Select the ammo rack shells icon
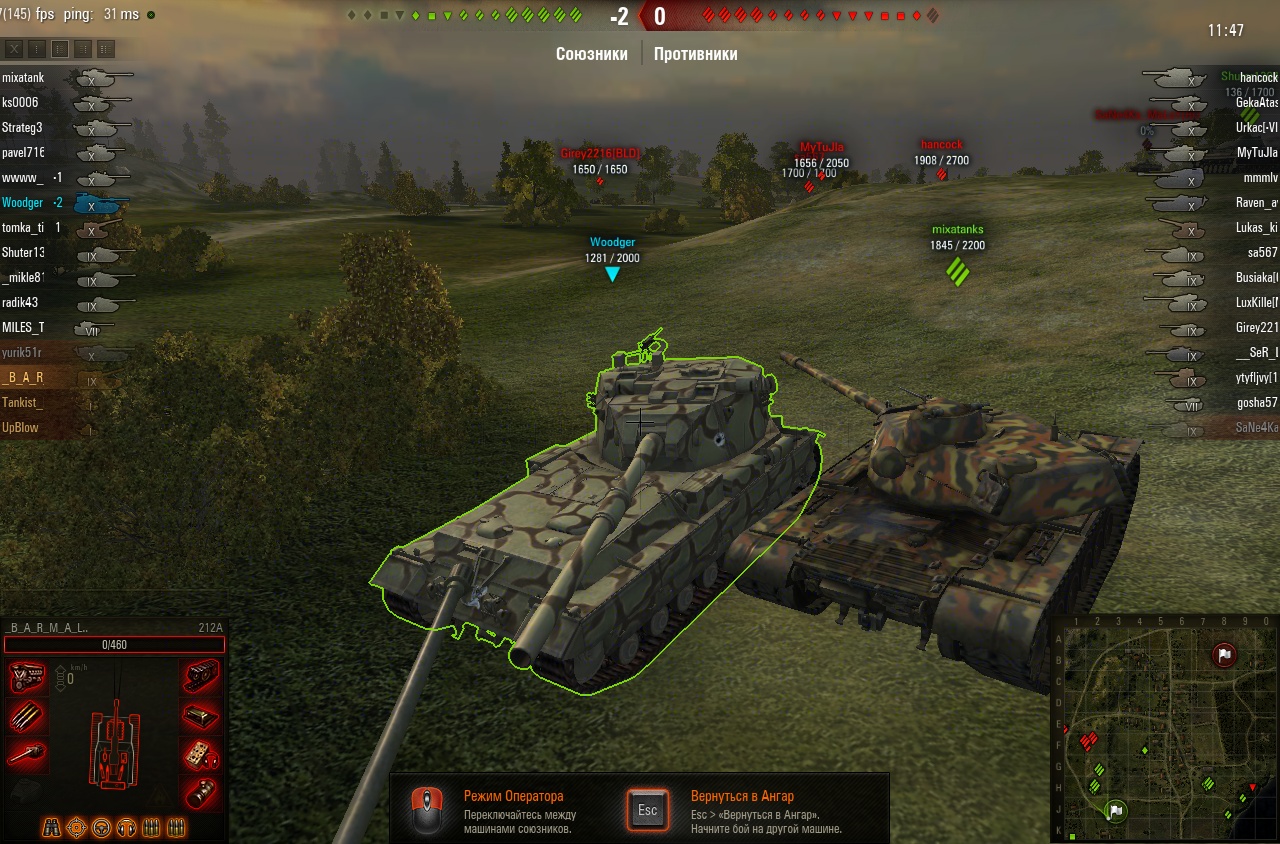 click(27, 715)
